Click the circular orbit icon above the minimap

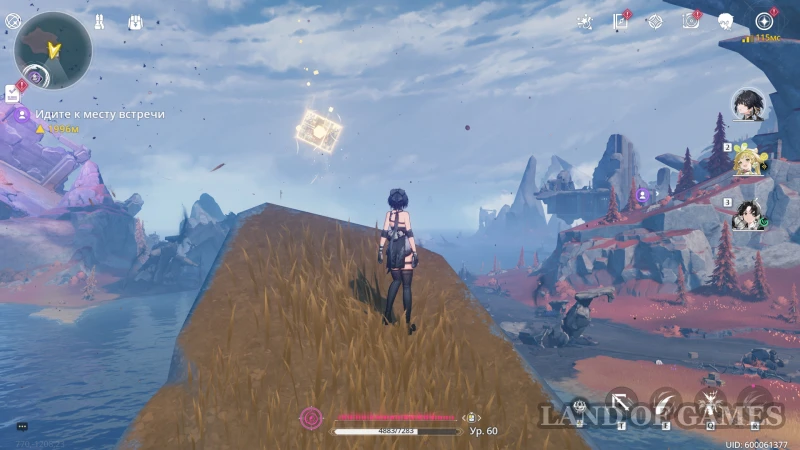(x=12, y=21)
